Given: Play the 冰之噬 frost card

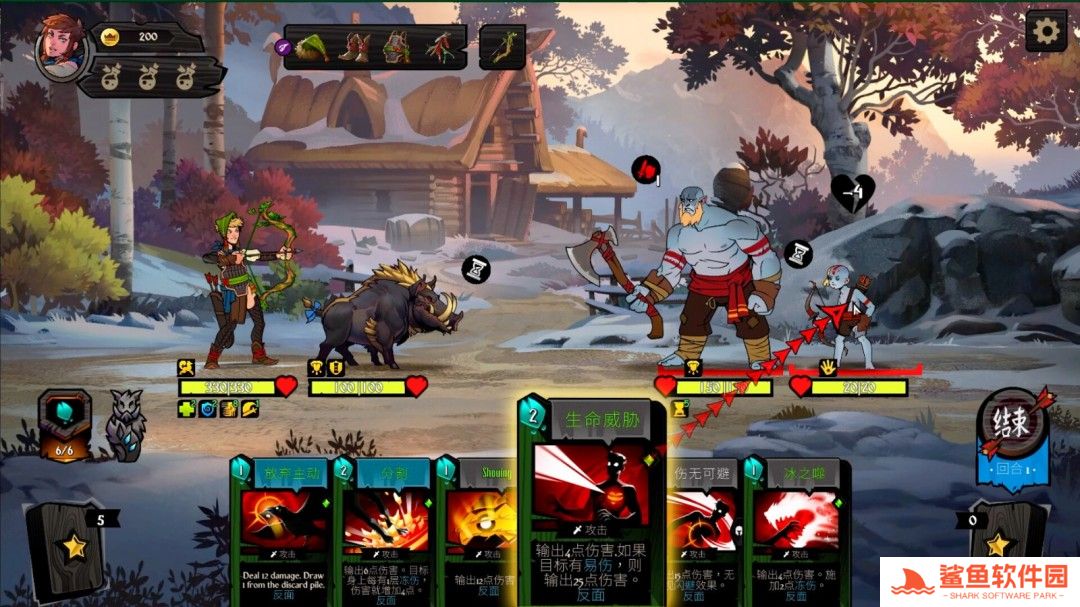Looking at the screenshot, I should coord(796,532).
